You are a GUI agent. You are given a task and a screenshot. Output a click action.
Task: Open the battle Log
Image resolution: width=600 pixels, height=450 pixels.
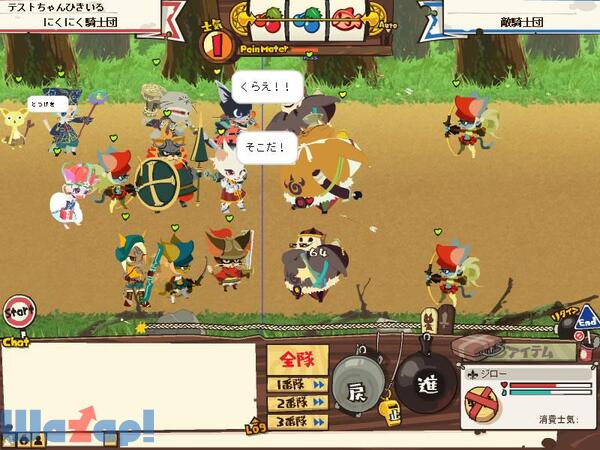254,430
